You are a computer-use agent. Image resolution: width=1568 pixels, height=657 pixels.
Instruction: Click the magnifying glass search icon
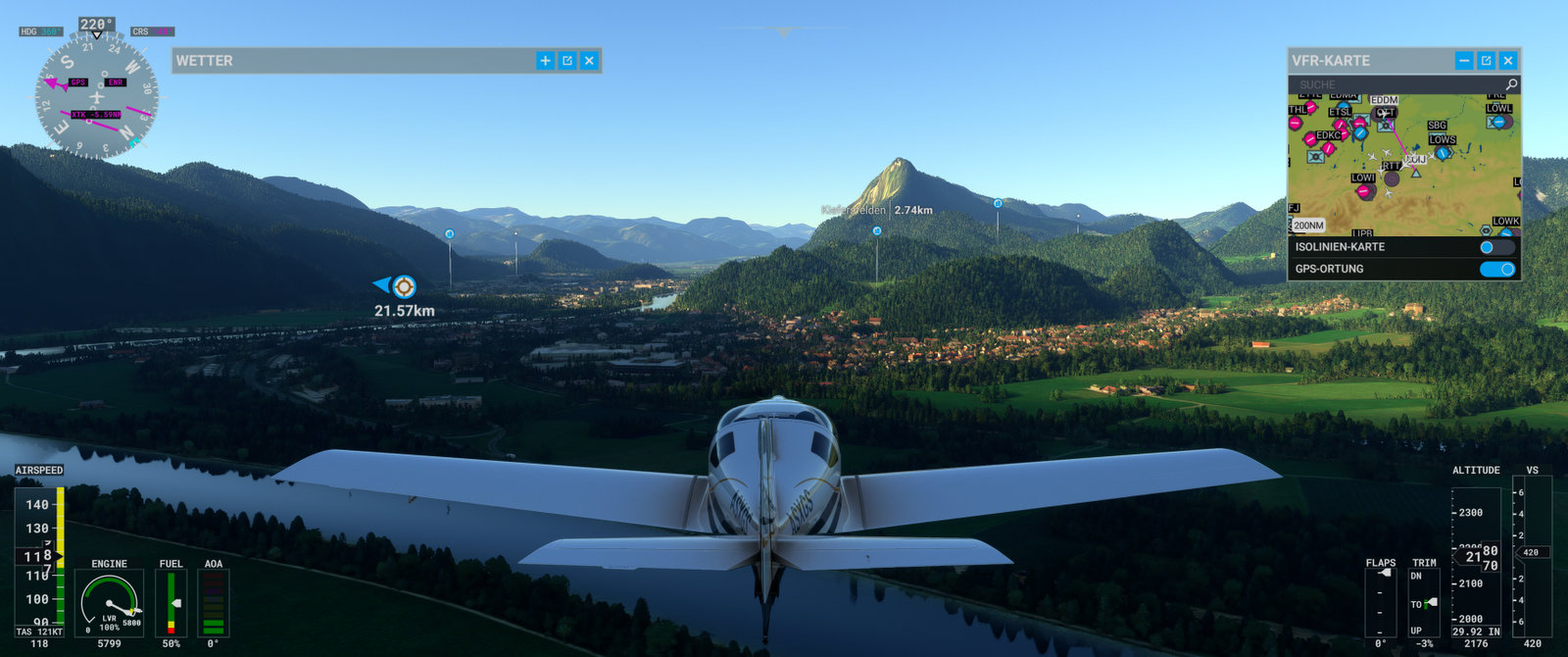pos(1511,85)
